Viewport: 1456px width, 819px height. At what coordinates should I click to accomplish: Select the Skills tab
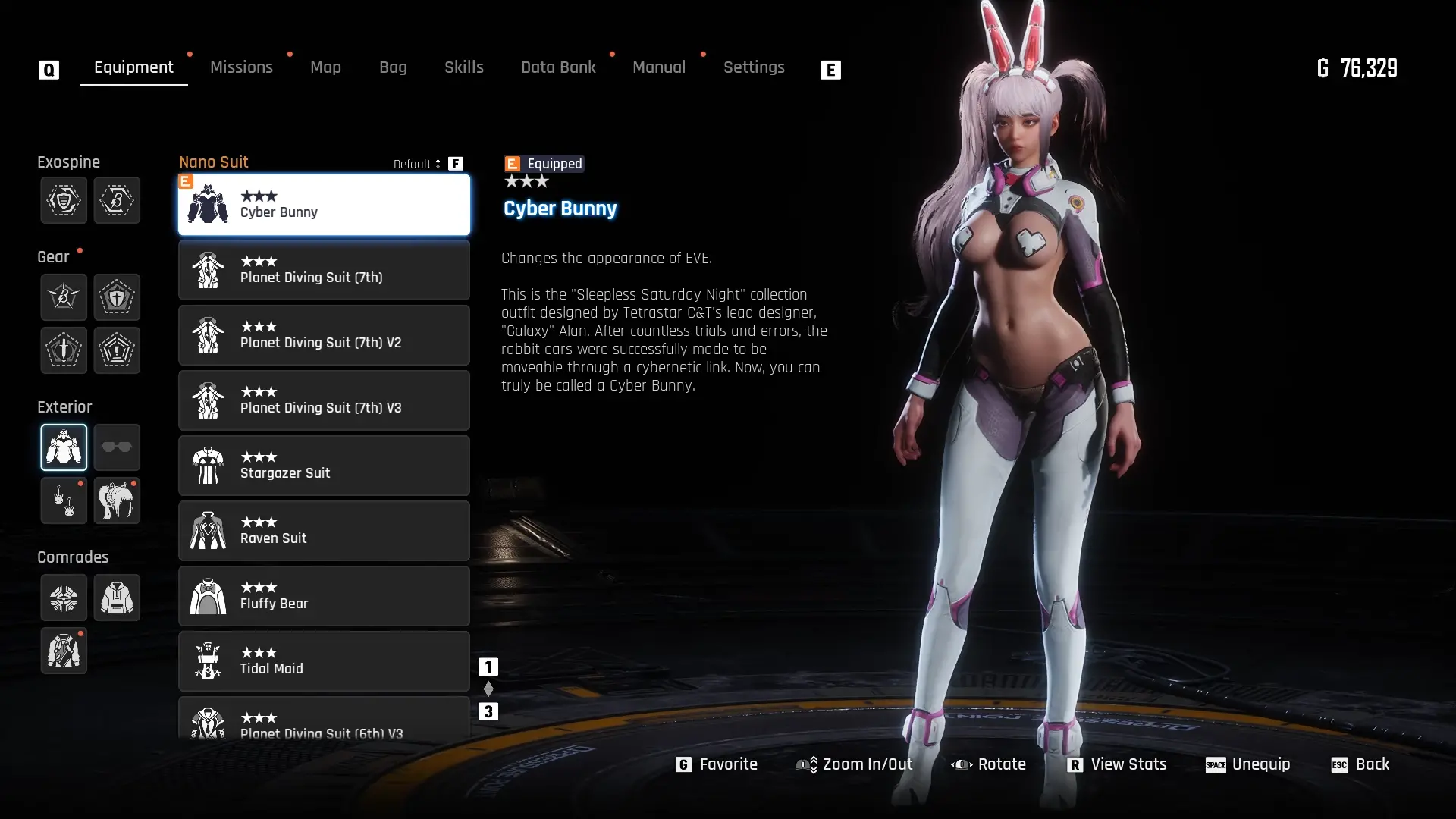click(463, 67)
